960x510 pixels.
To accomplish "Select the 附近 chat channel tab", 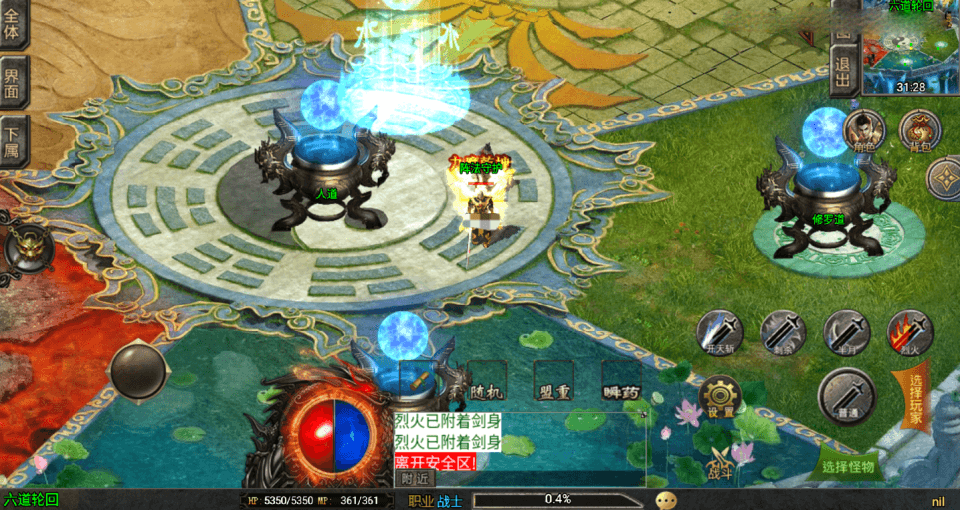I will (x=415, y=479).
